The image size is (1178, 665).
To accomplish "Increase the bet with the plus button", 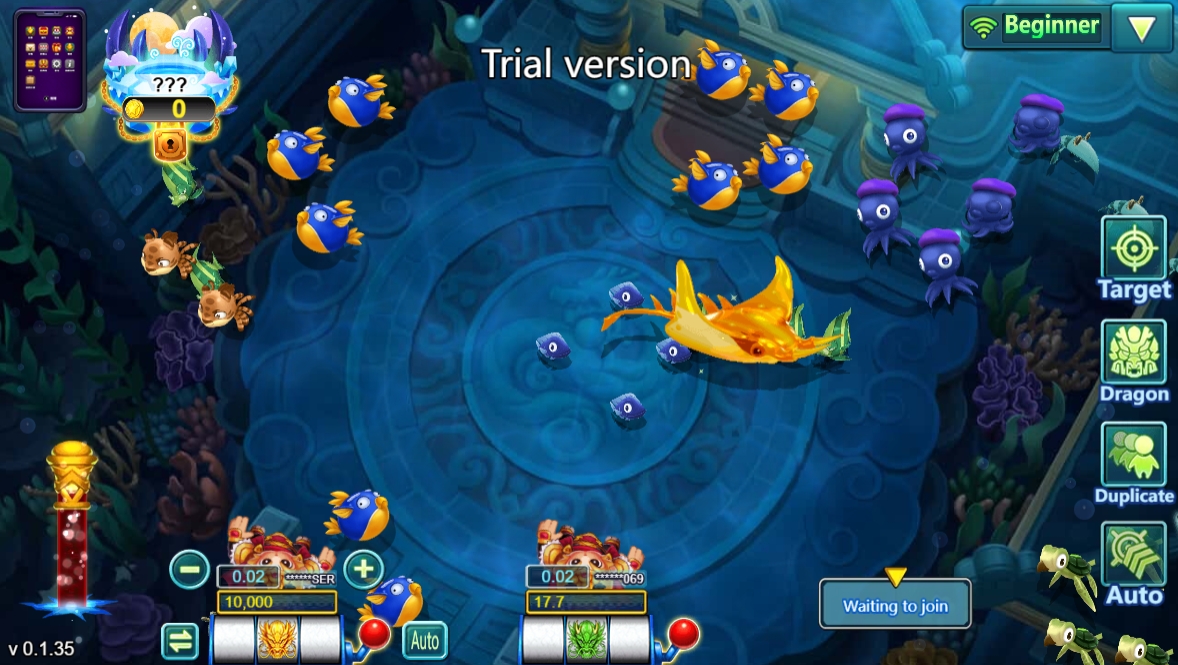I will tap(363, 569).
